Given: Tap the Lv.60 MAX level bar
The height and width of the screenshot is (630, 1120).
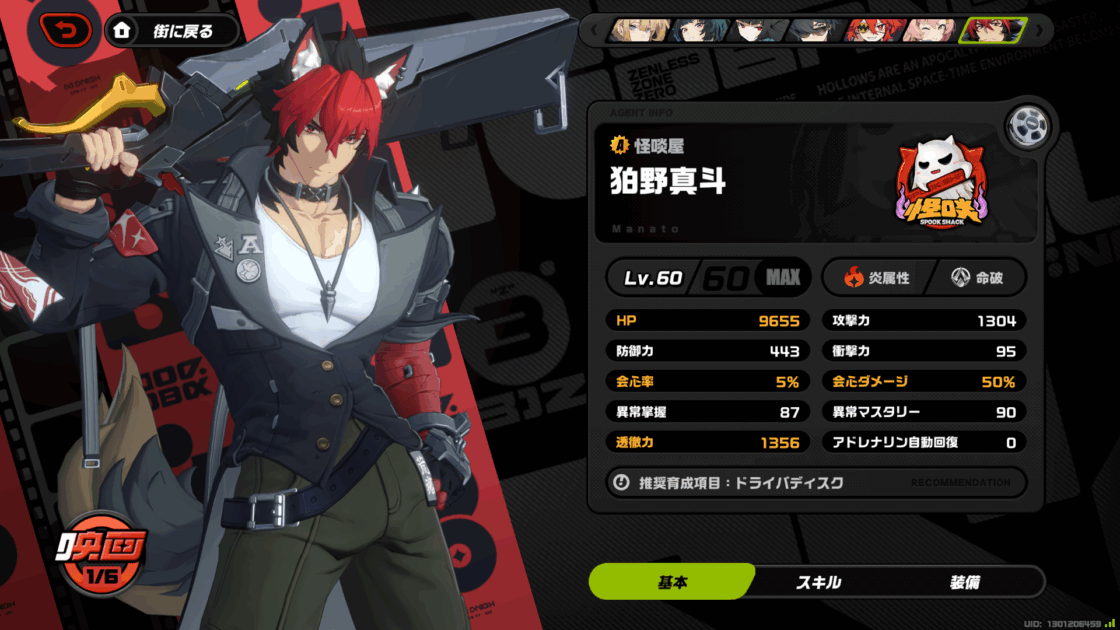Looking at the screenshot, I should point(708,277).
